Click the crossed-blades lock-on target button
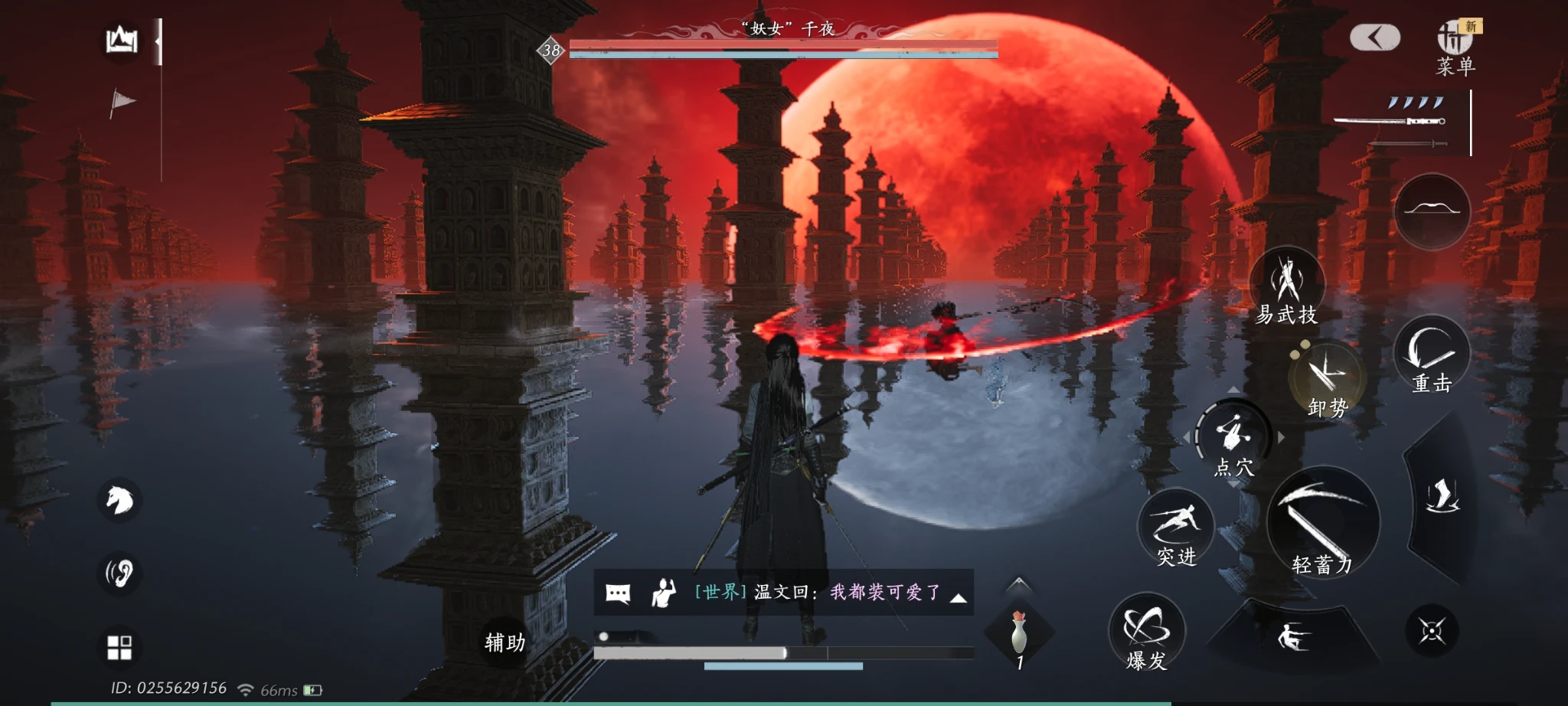The height and width of the screenshot is (706, 1568). 1432,631
